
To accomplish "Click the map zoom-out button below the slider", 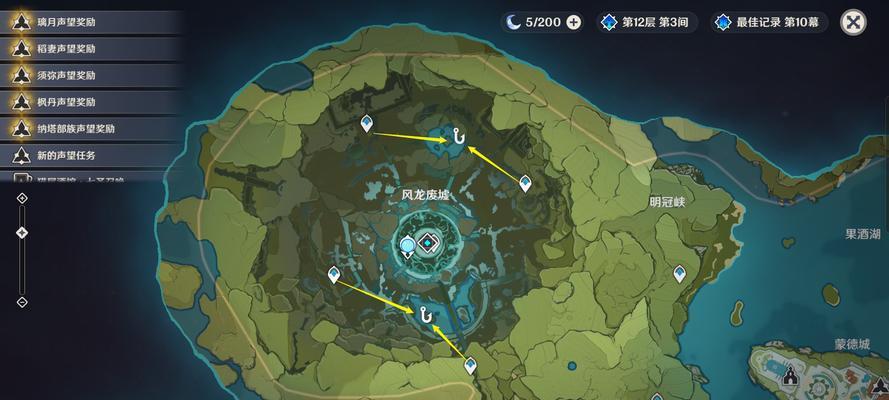I will (22, 301).
